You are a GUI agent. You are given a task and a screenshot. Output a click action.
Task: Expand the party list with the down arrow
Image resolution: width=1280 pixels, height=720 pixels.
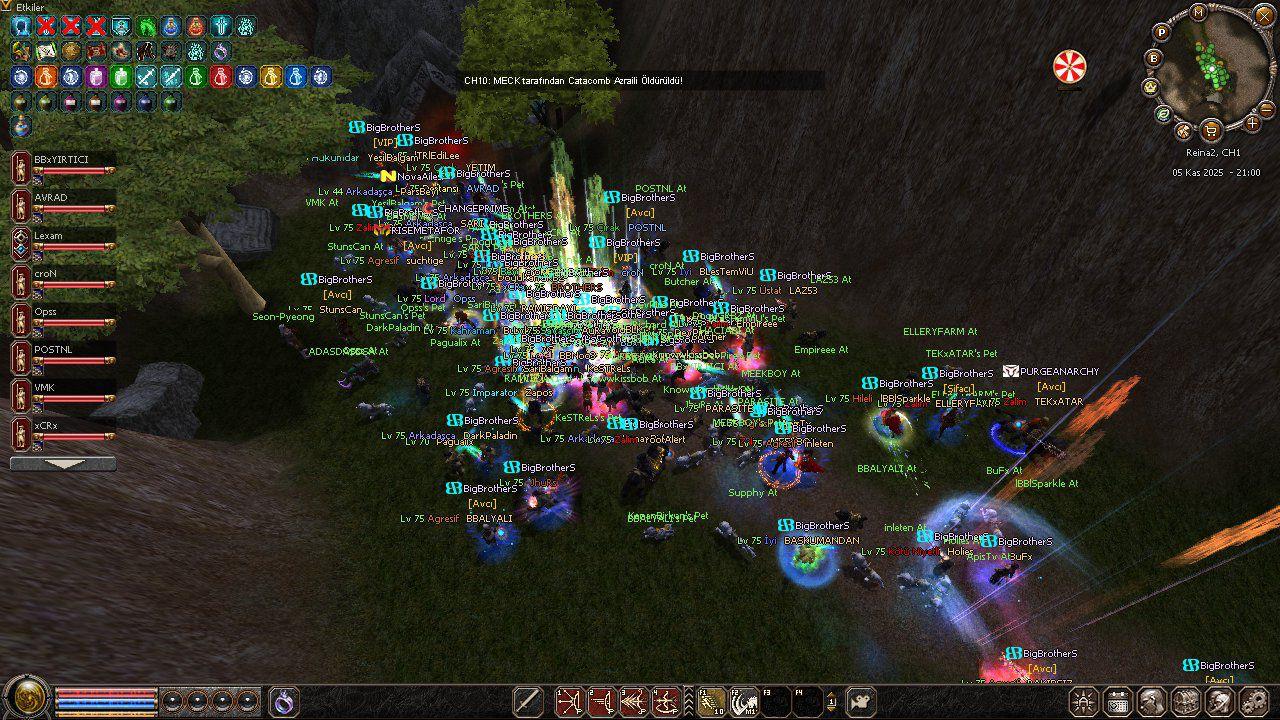pos(62,464)
